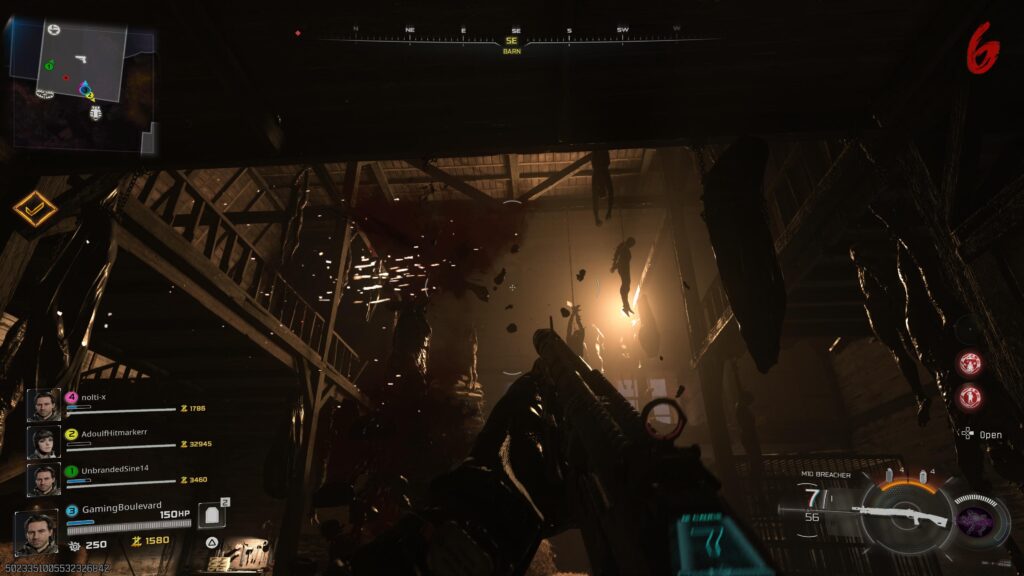This screenshot has width=1024, height=576.
Task: Select AdoulfHitmarkerr's player portrait
Action: (43, 442)
